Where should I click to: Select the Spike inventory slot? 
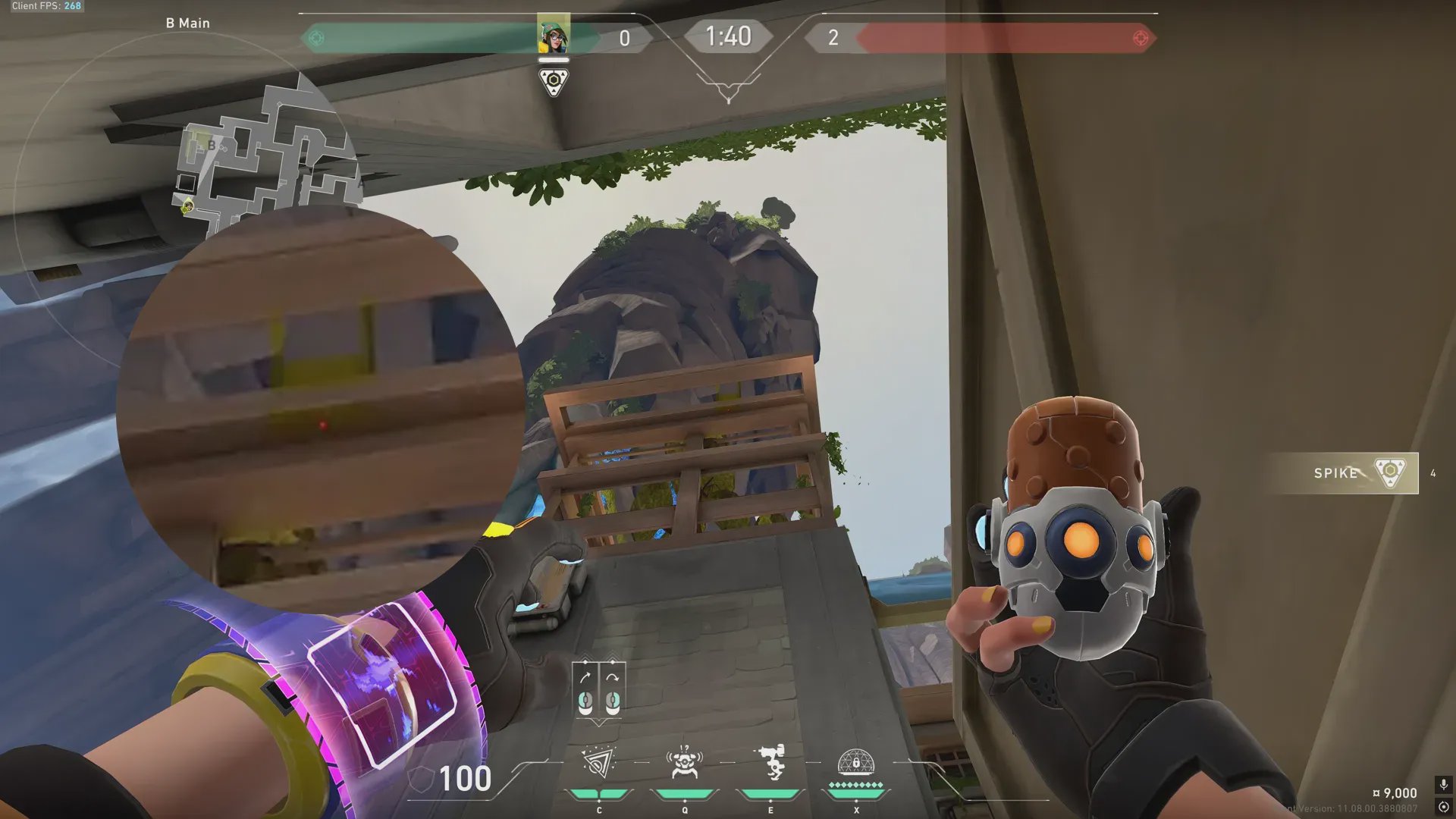tap(1357, 473)
